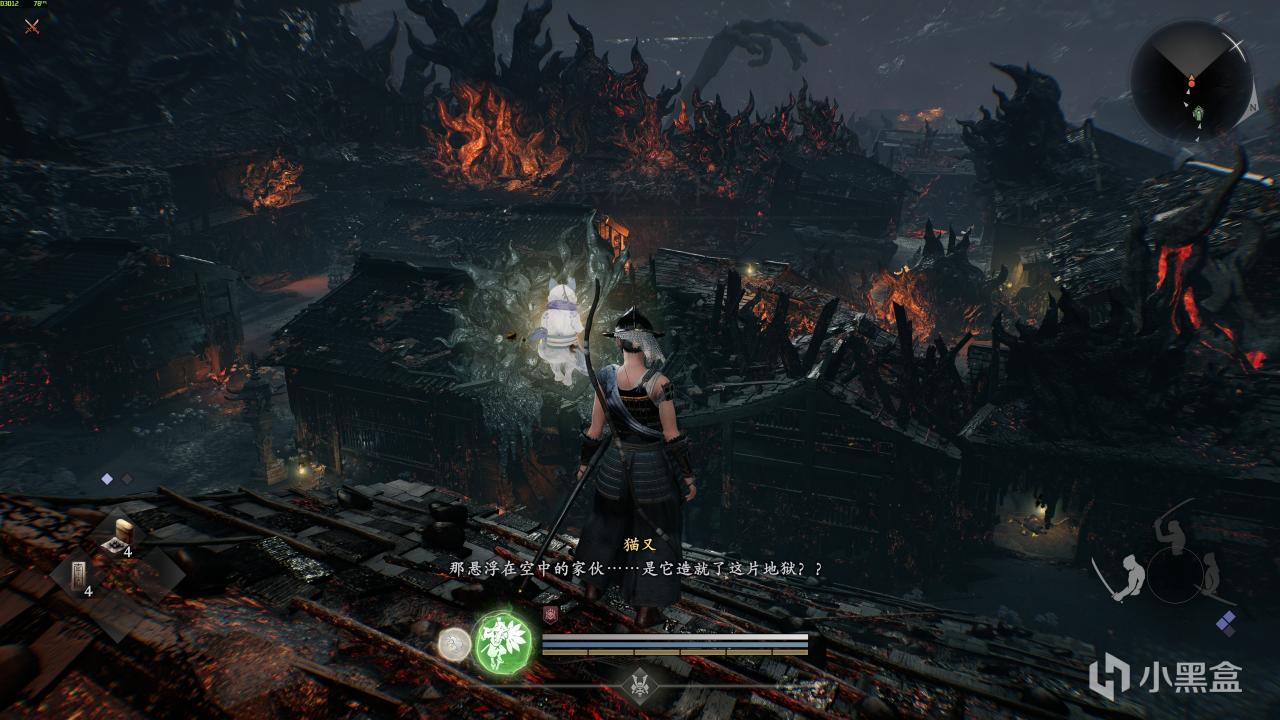Image resolution: width=1280 pixels, height=720 pixels.
Task: Select the paper talisman shortcut item
Action: 77,575
